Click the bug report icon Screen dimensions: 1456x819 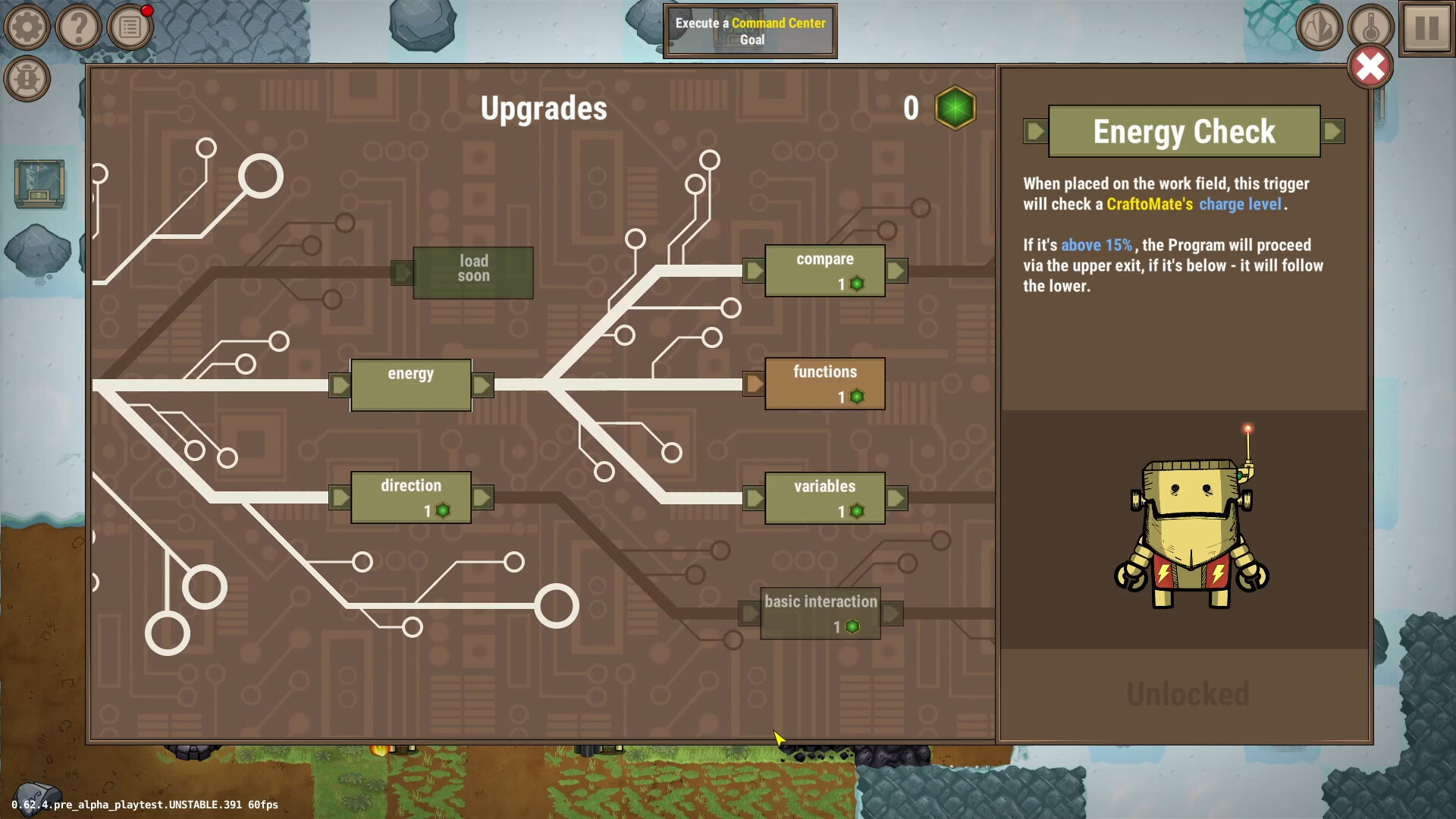pos(28,79)
